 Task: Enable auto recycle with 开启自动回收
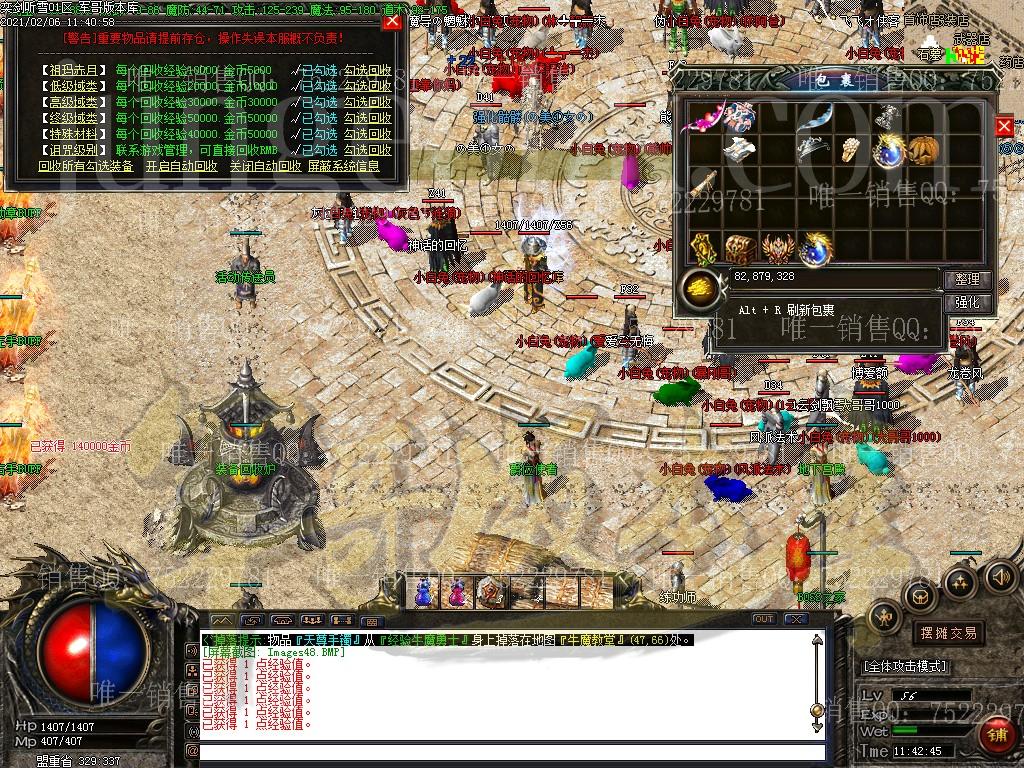(181, 166)
